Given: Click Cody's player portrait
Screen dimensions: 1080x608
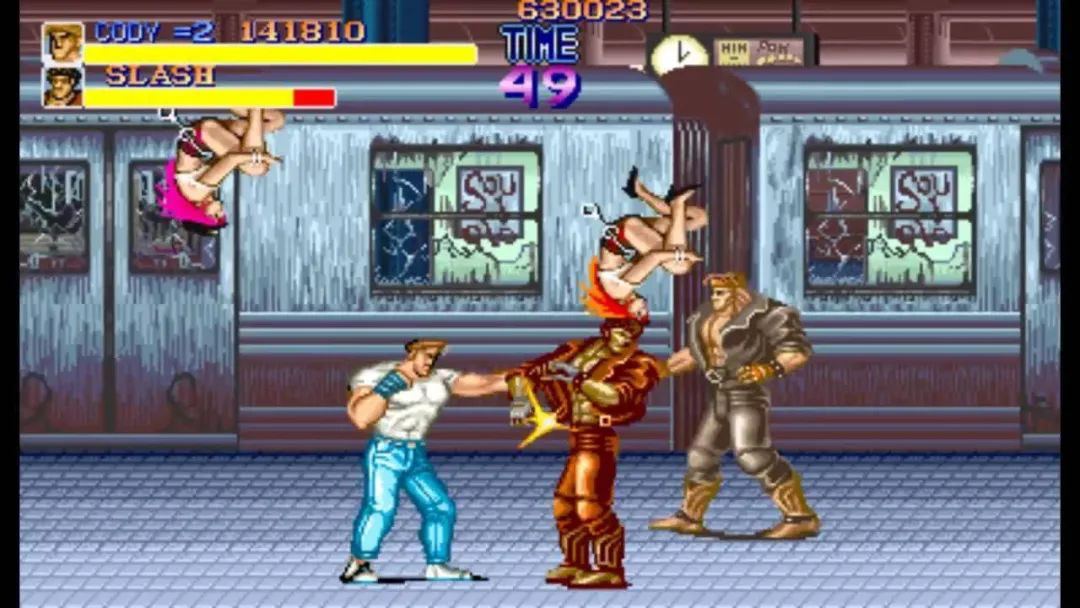Looking at the screenshot, I should click(x=62, y=43).
